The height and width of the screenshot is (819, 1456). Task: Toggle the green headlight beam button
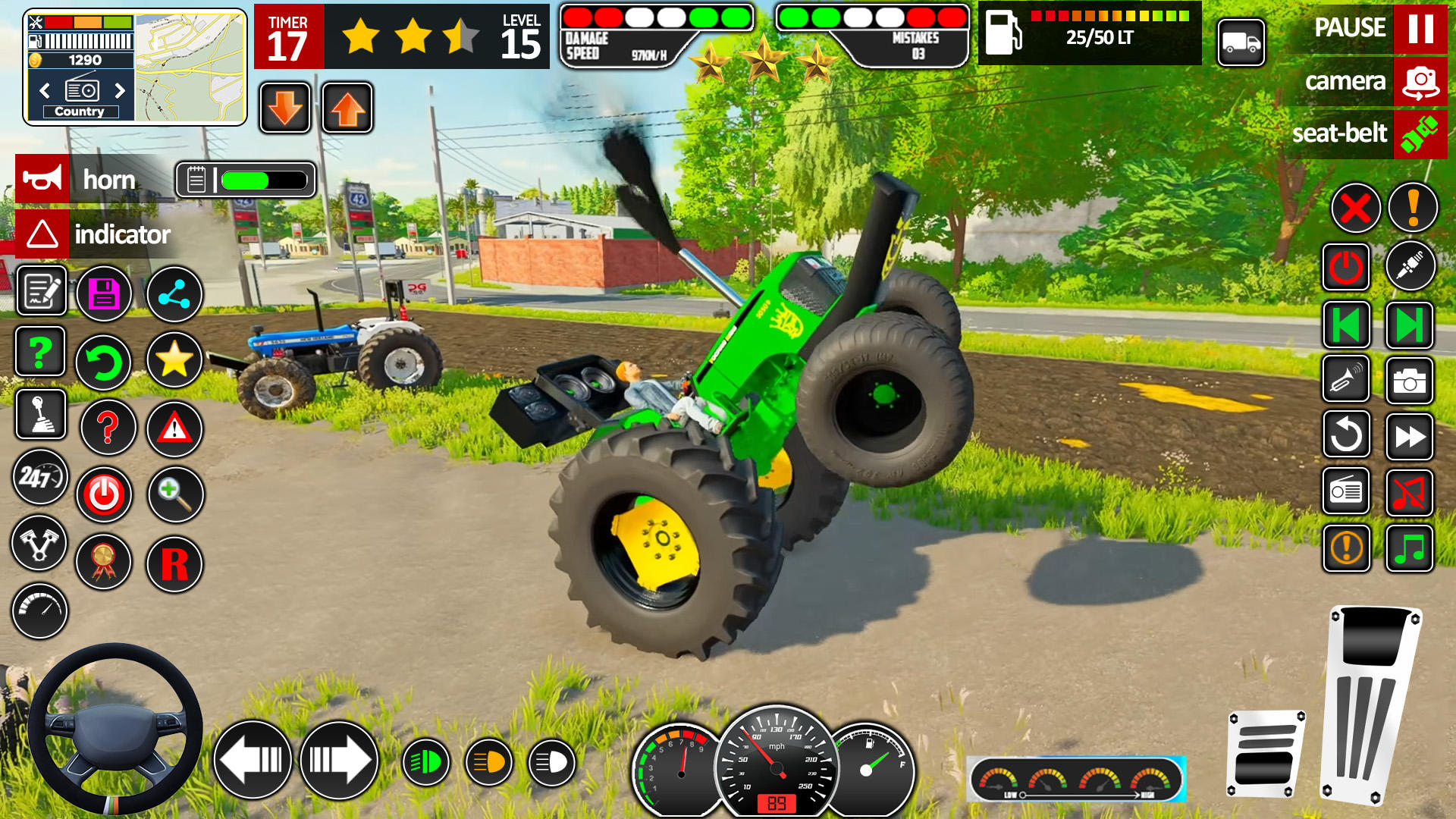425,762
